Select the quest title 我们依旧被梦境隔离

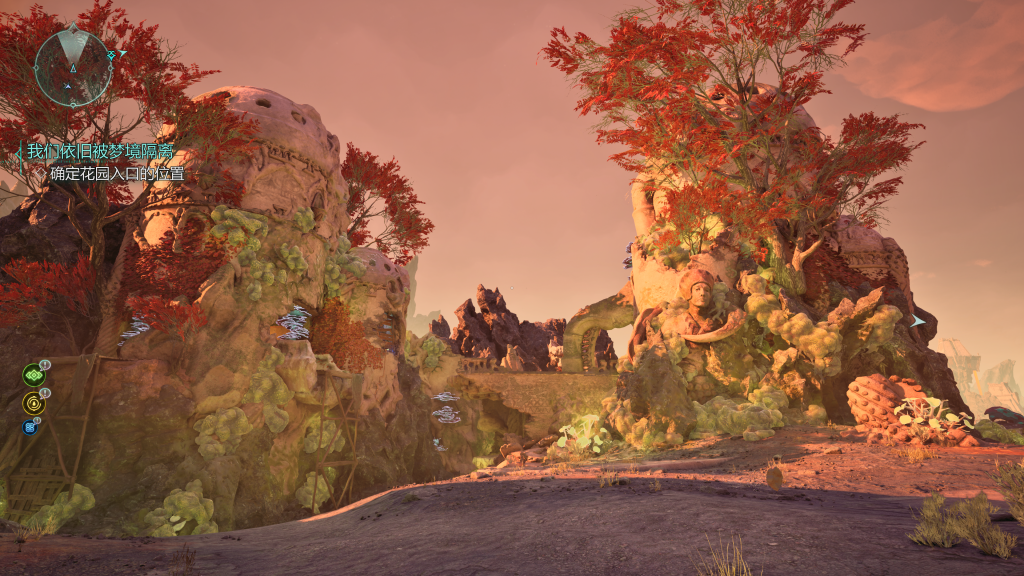pos(99,152)
